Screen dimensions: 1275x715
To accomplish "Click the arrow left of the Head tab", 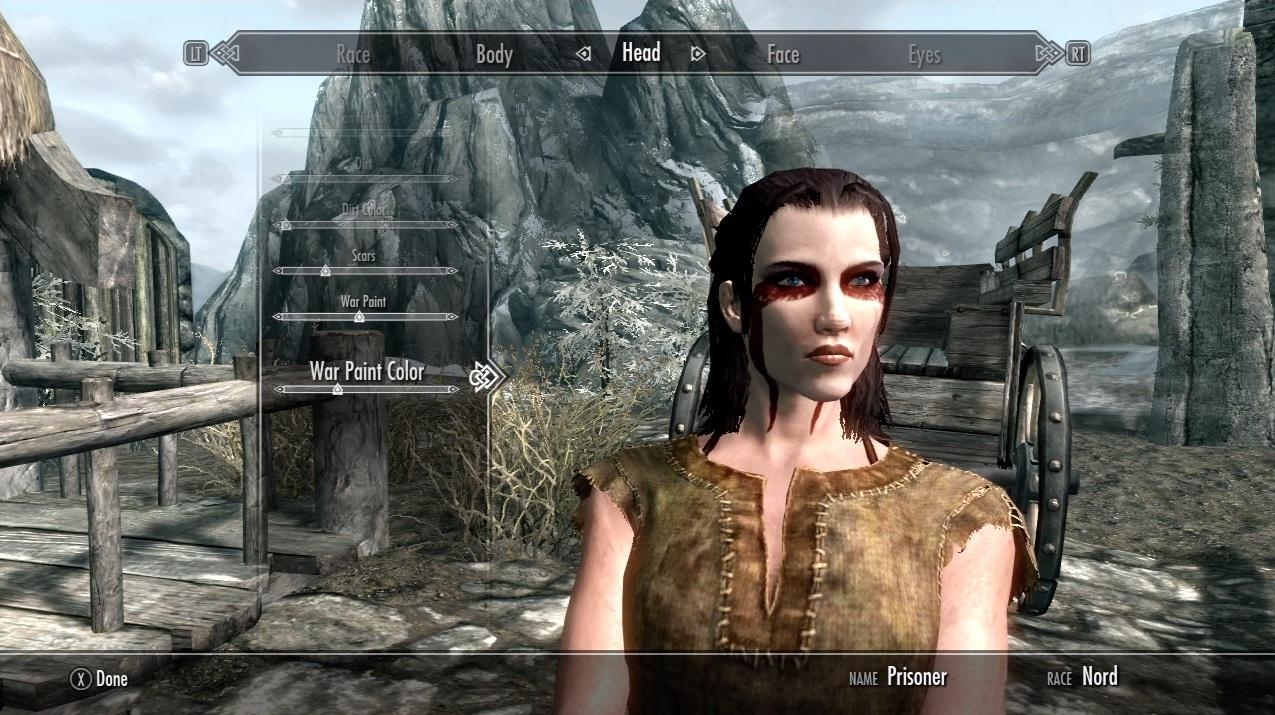I will tap(584, 54).
